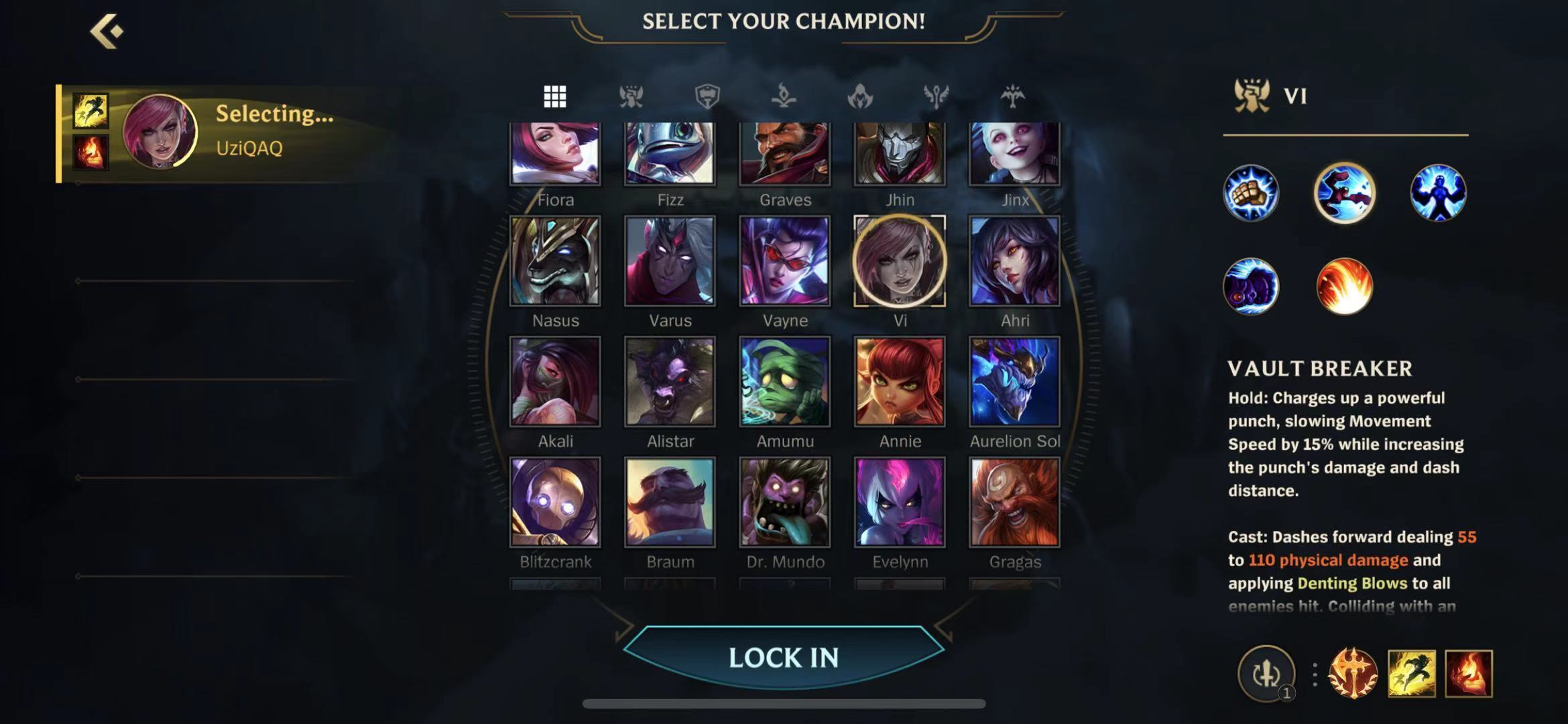Screen dimensions: 1568x724
Task: Show all champions with the grid tab
Action: coord(554,97)
